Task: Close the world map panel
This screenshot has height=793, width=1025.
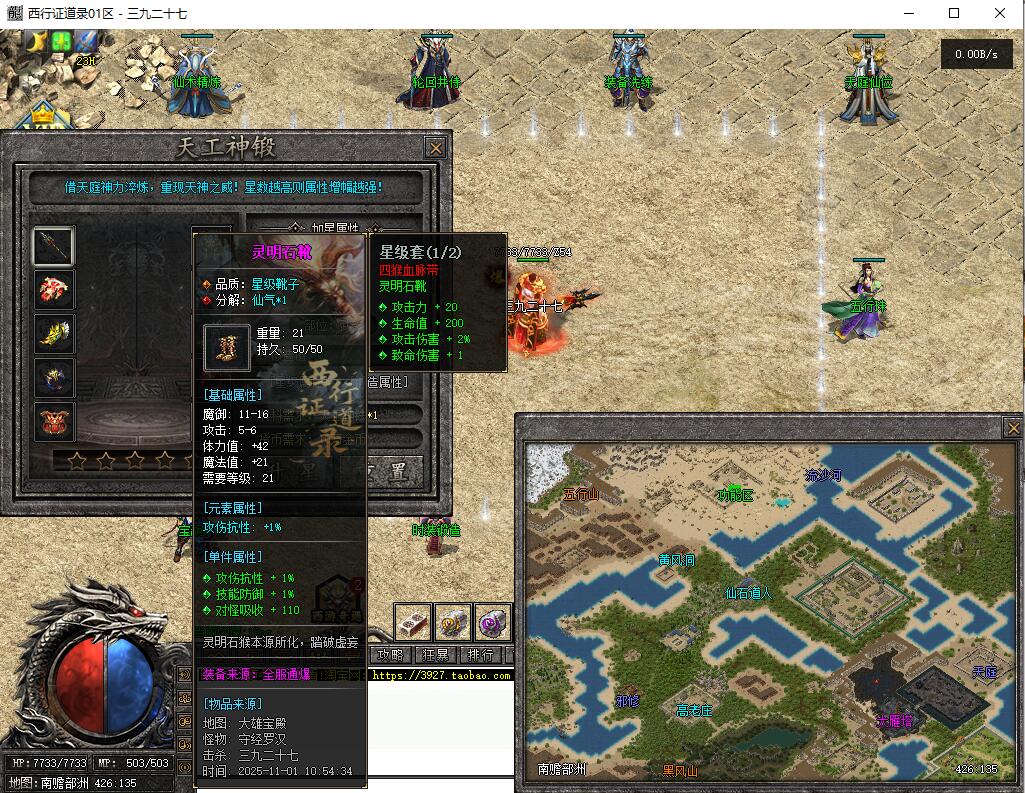Action: (x=1012, y=428)
